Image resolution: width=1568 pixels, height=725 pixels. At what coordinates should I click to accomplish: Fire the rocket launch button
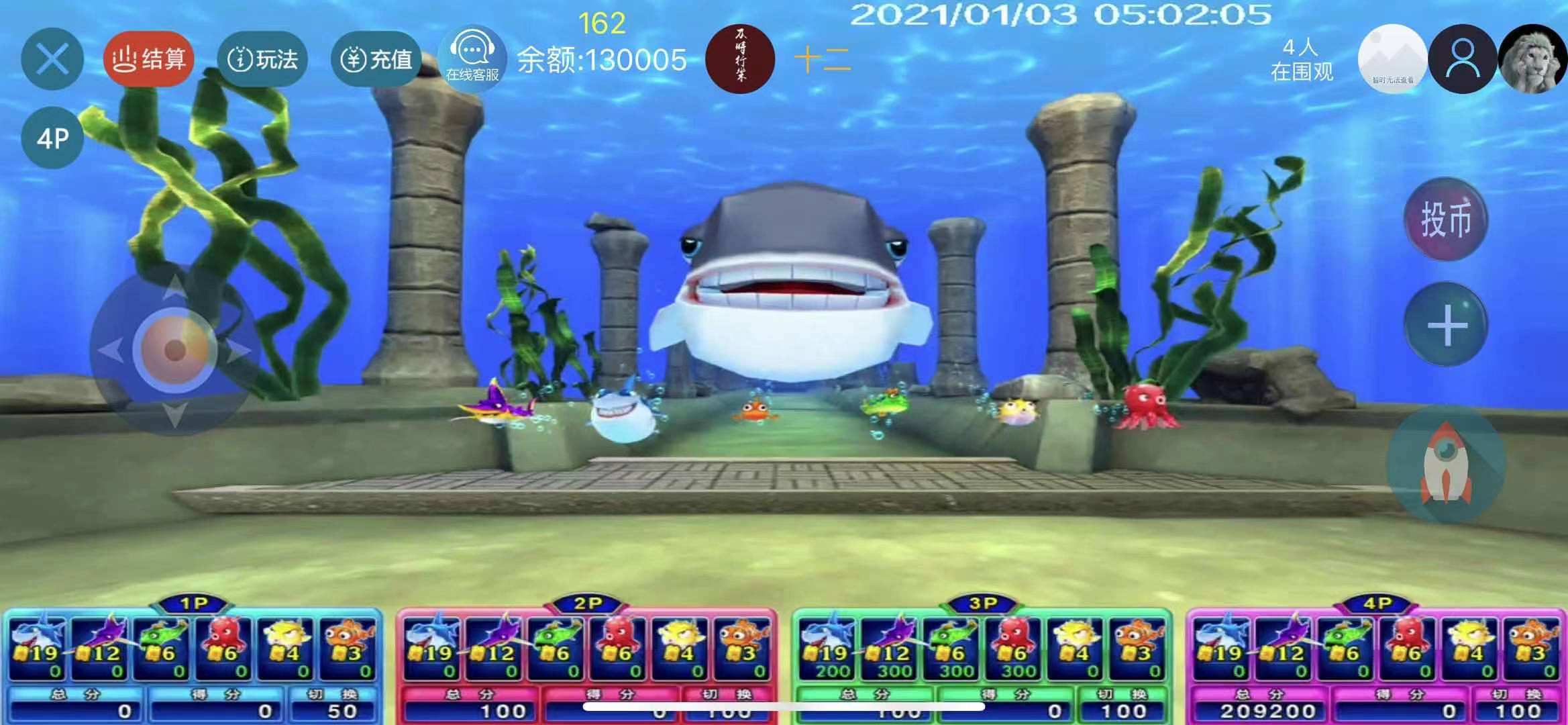(x=1446, y=465)
